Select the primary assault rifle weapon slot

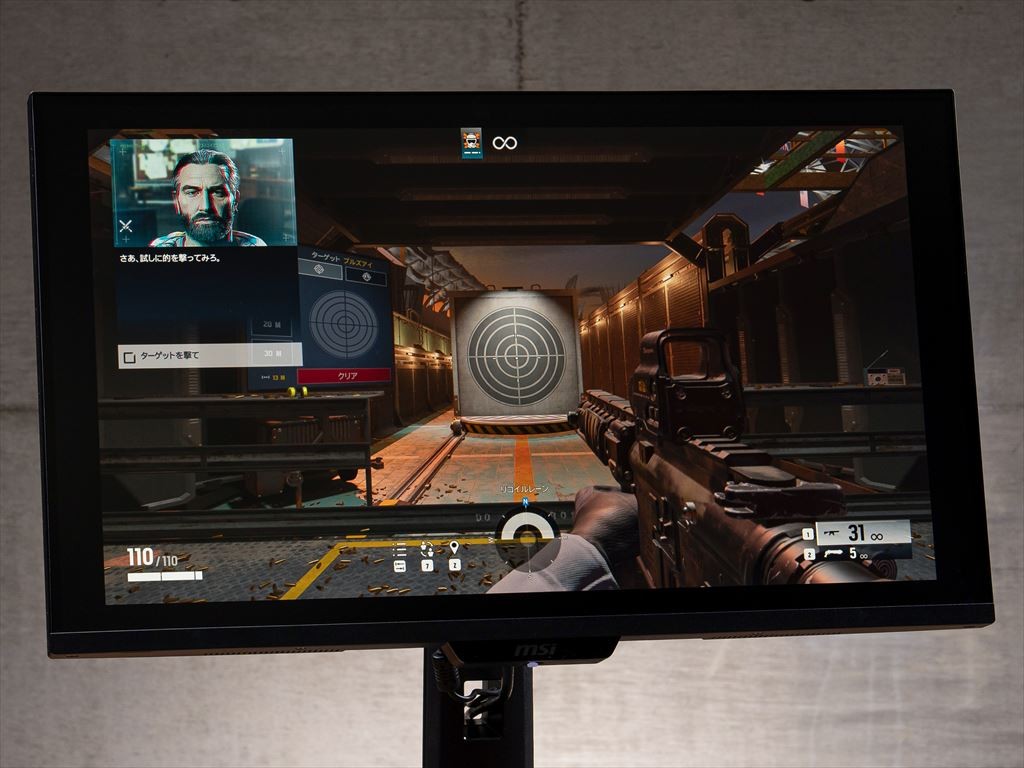[861, 533]
